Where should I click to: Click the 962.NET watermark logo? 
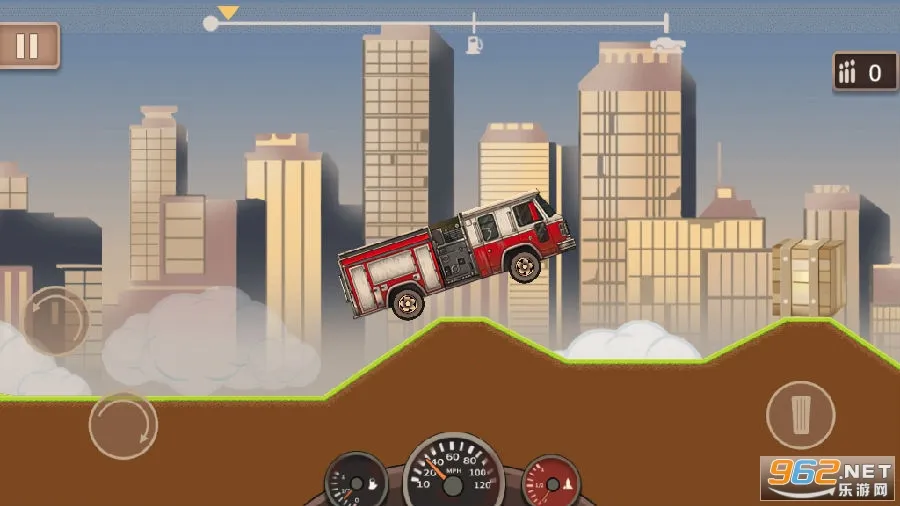(x=826, y=477)
